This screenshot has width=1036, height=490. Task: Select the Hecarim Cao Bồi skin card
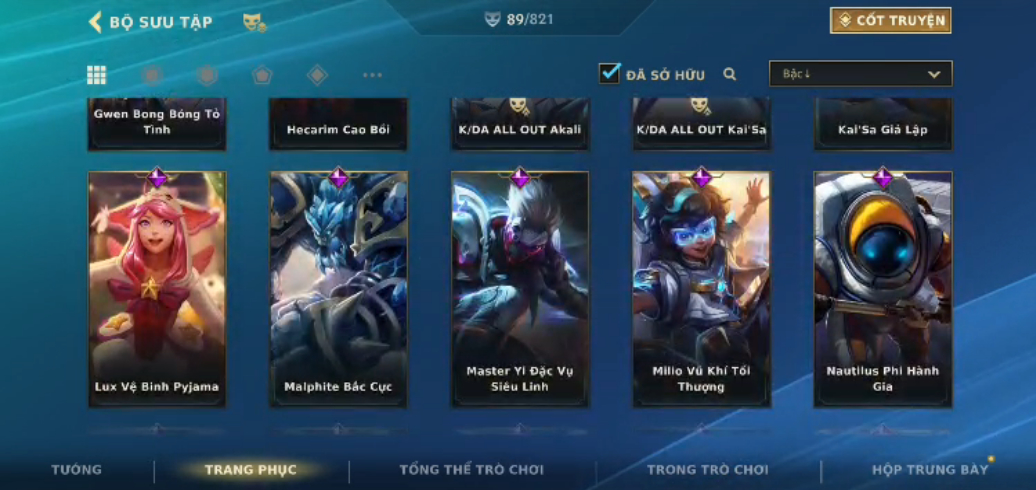pos(338,125)
